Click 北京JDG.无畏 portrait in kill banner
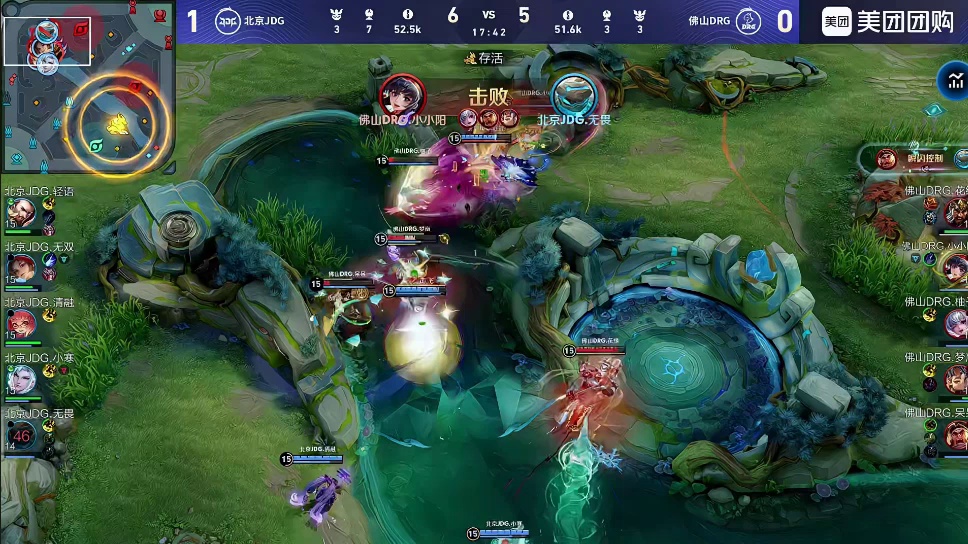The image size is (968, 544). (573, 96)
